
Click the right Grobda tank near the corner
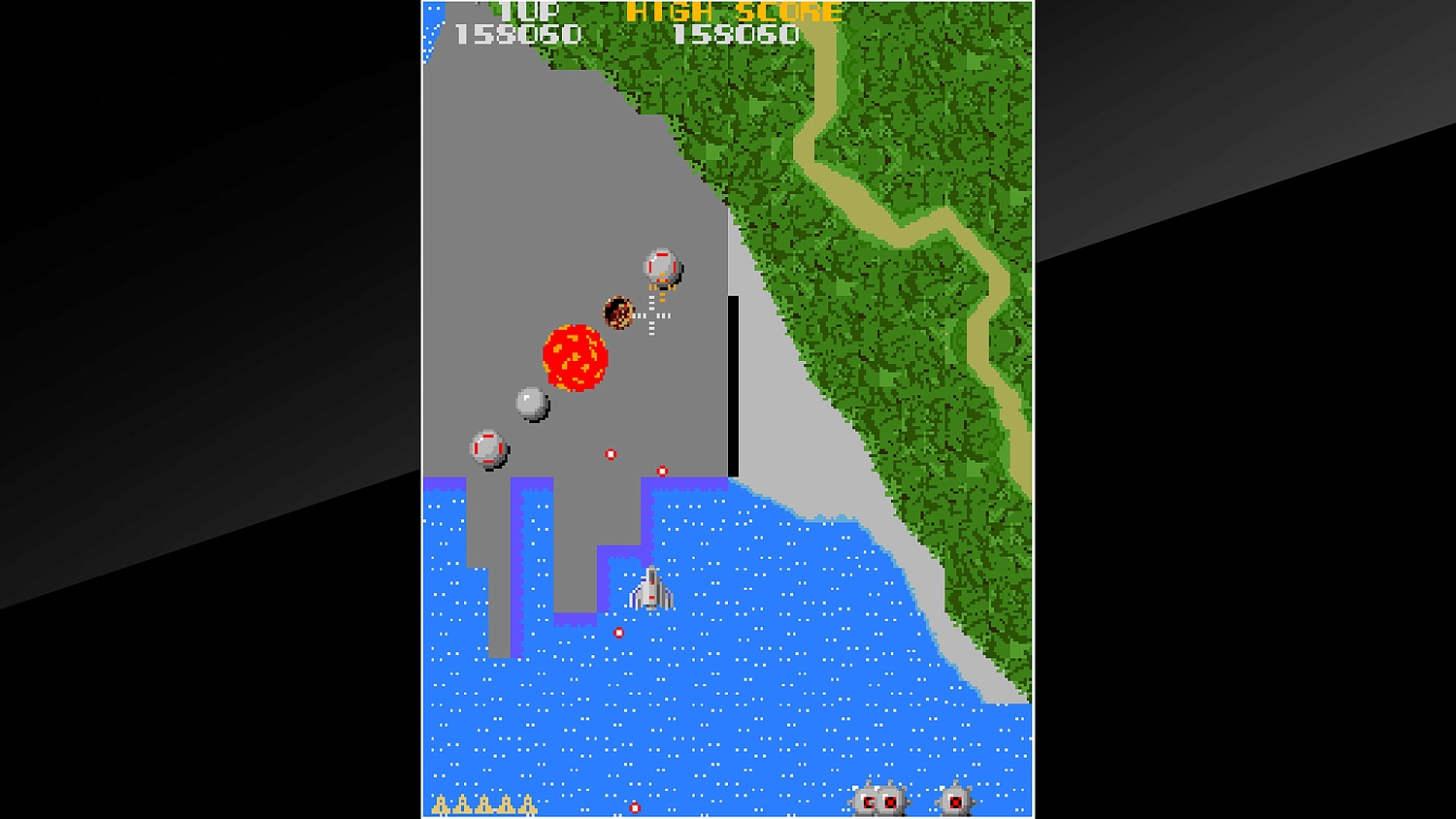tap(956, 800)
